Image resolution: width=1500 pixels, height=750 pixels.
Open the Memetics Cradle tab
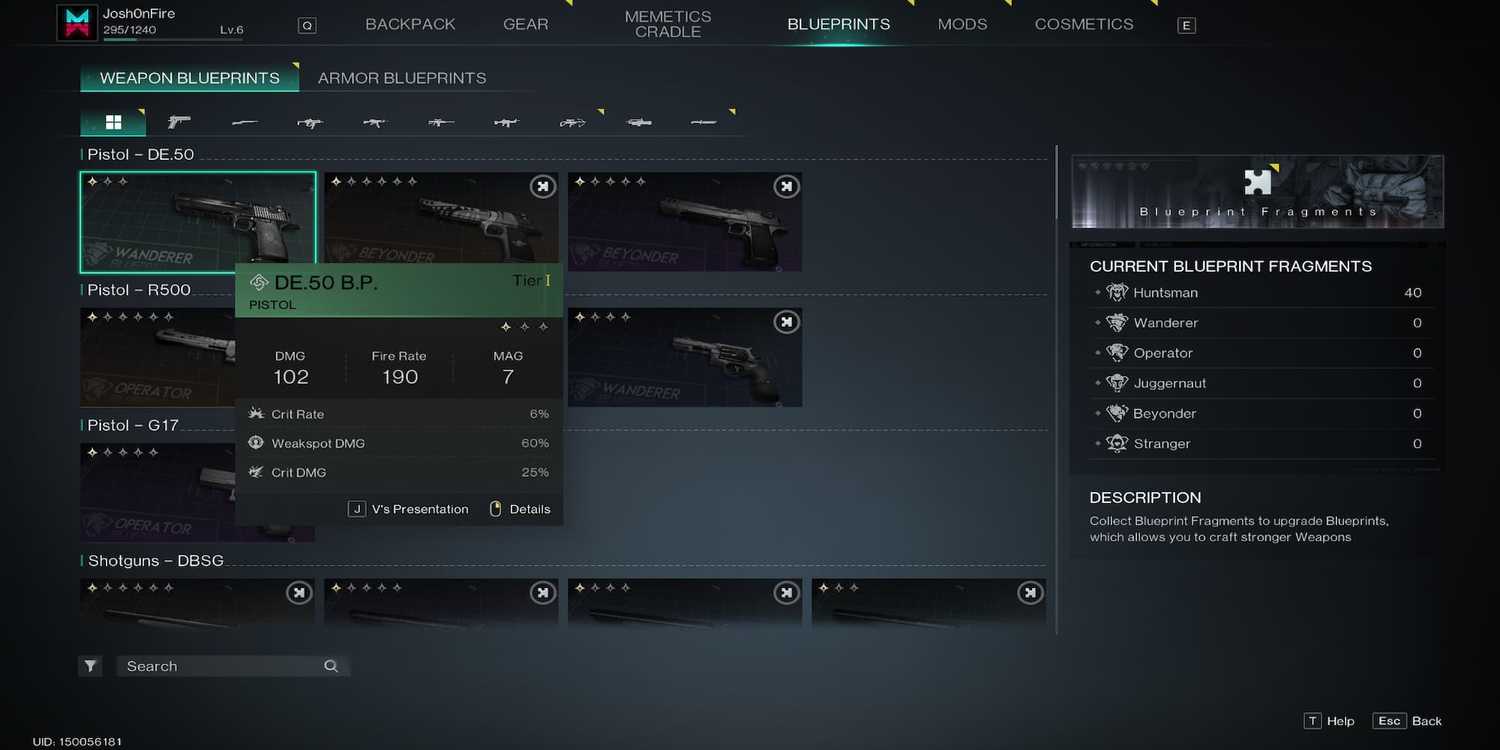[x=668, y=24]
